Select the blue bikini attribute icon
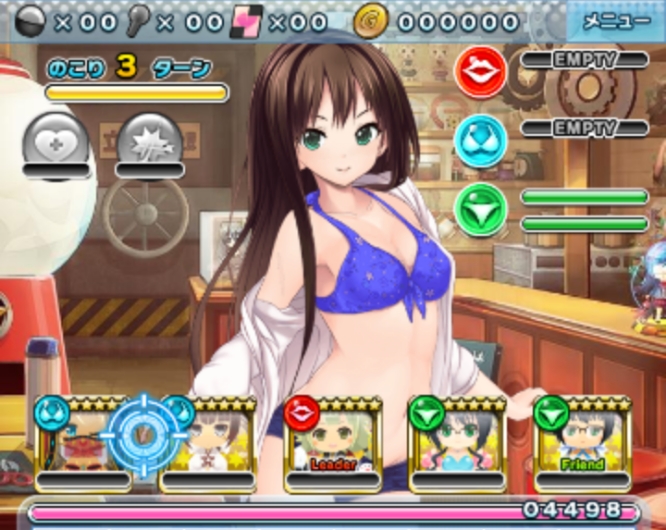 point(480,140)
